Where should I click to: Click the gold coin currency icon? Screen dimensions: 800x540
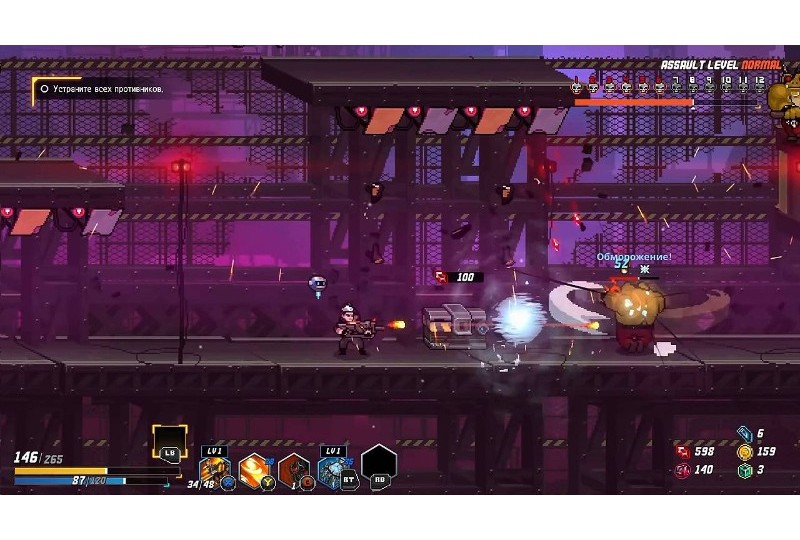(x=744, y=452)
